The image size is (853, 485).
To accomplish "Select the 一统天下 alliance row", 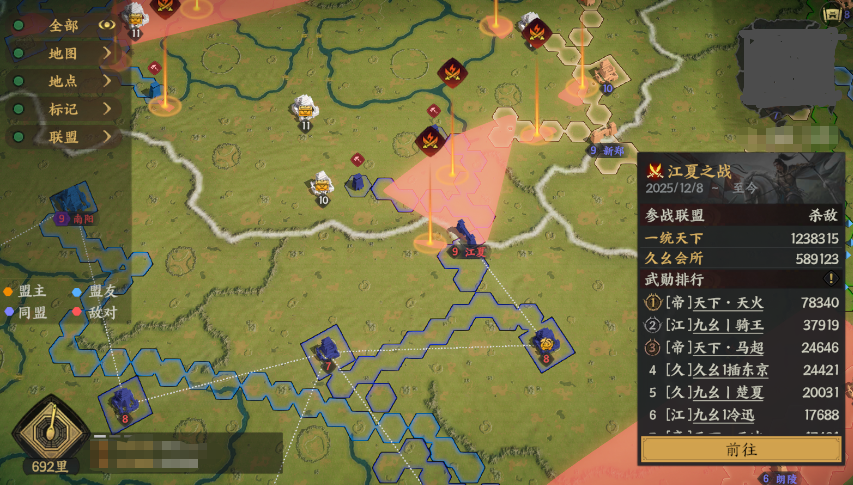I will click(x=741, y=238).
